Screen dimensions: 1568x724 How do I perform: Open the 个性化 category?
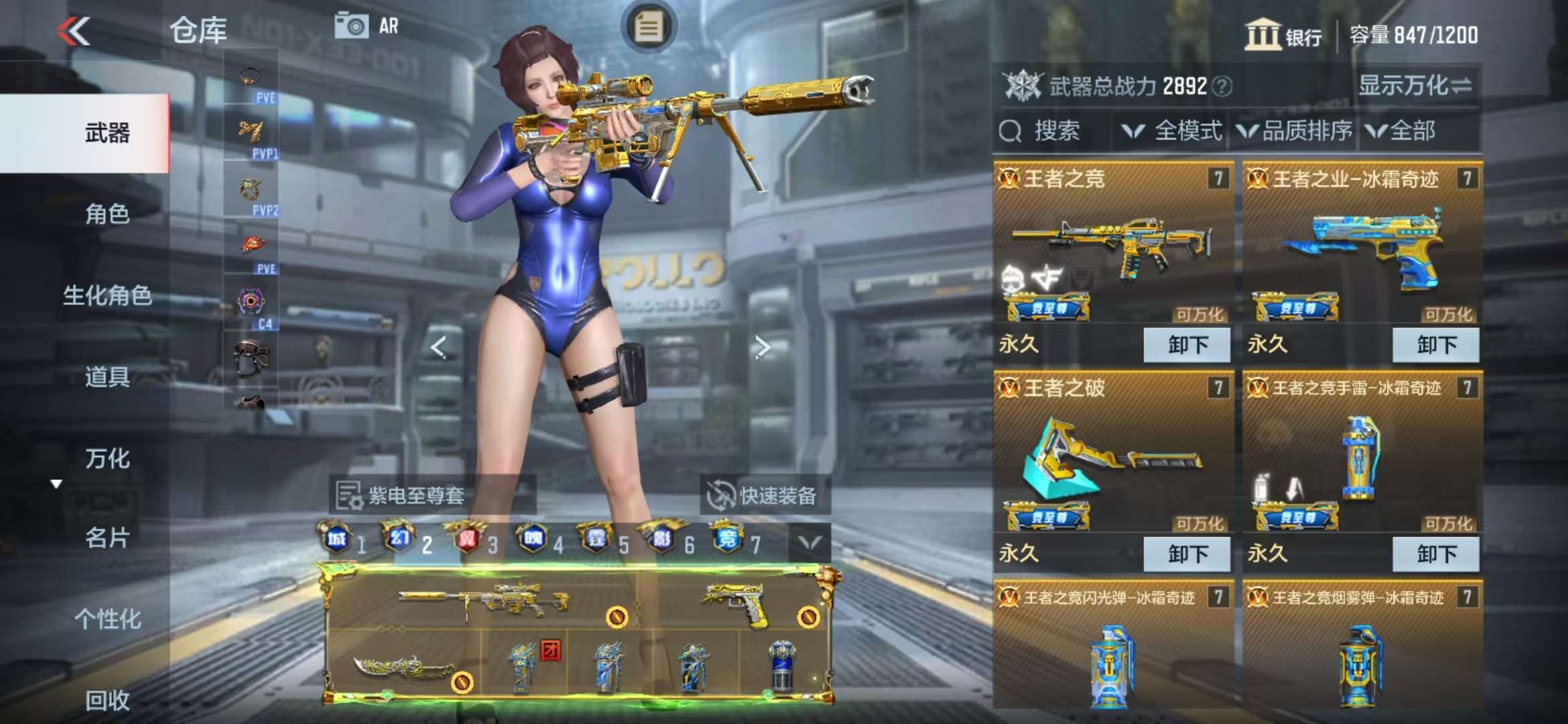[x=107, y=619]
